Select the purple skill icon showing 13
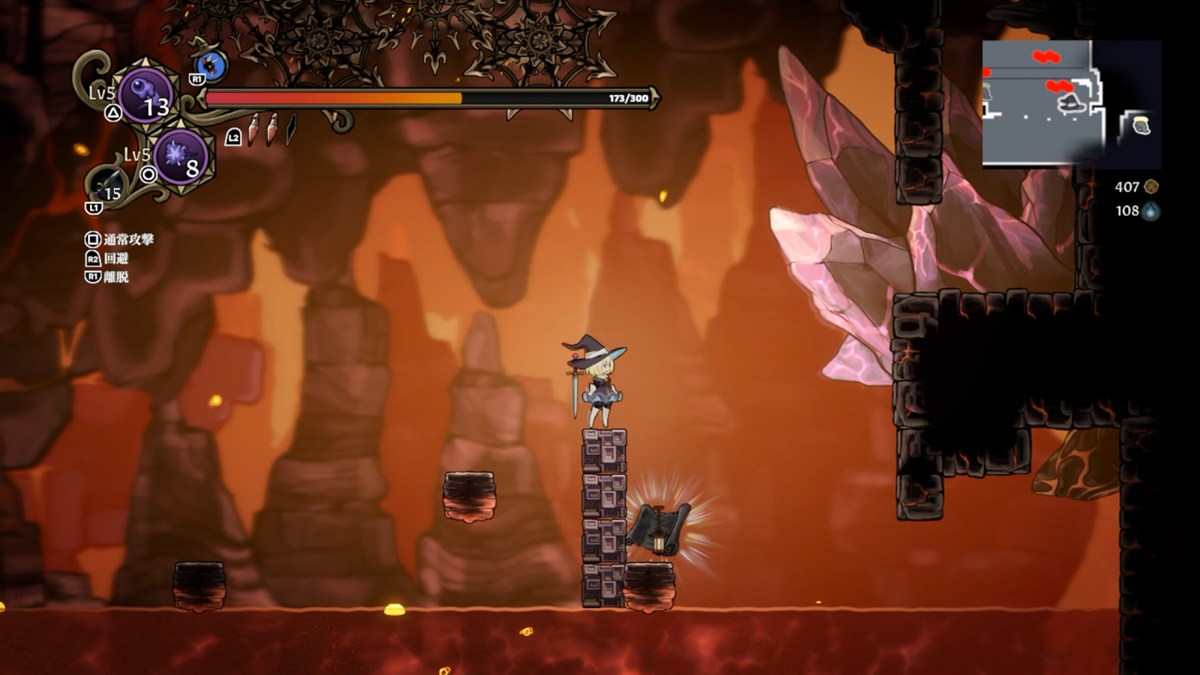This screenshot has height=675, width=1200. pyautogui.click(x=146, y=96)
